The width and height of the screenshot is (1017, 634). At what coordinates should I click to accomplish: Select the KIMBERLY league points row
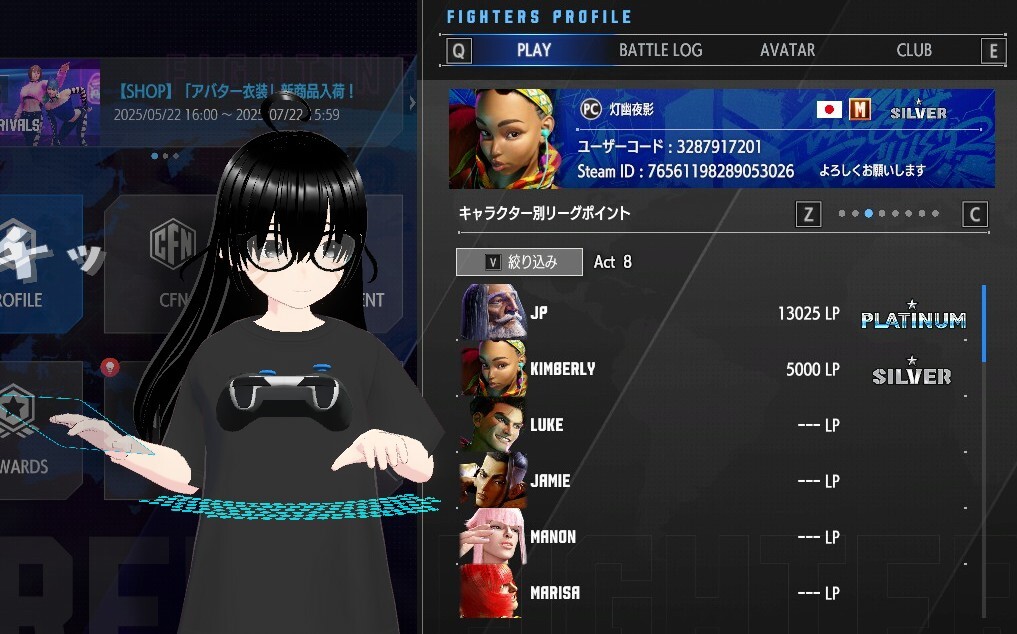[700, 369]
